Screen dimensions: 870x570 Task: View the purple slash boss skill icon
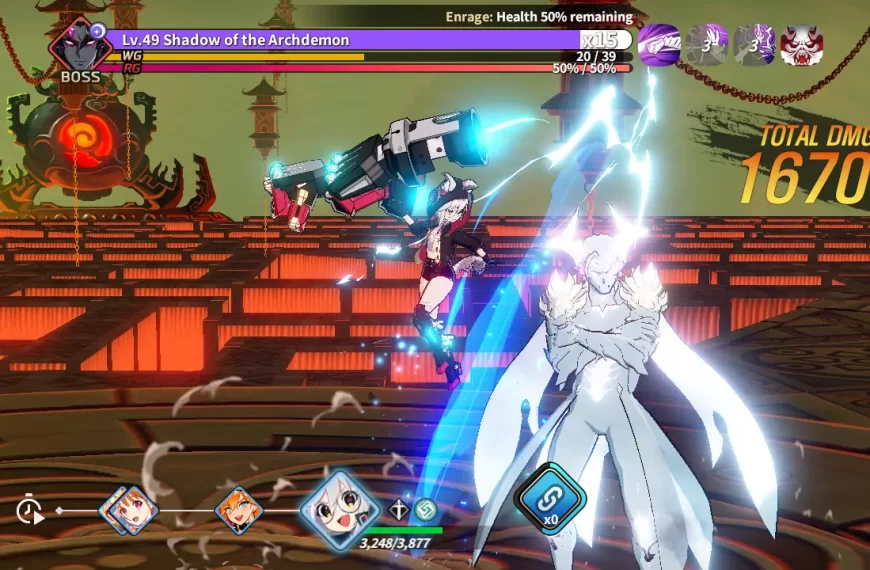(x=659, y=45)
